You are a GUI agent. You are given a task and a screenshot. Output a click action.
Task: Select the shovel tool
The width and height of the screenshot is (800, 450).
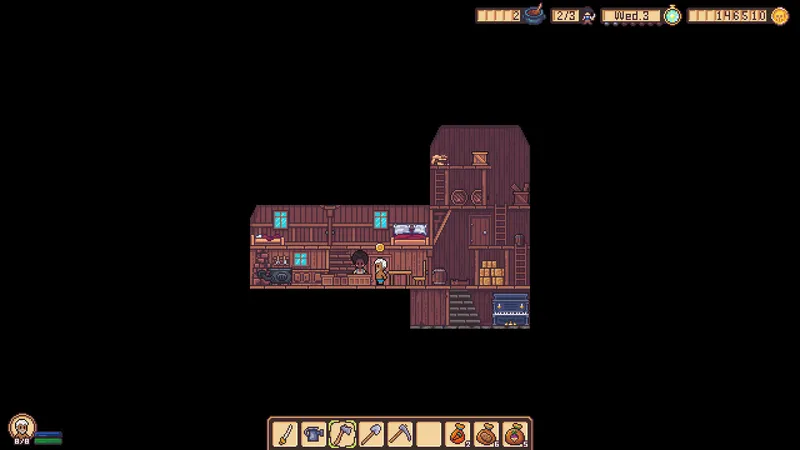point(371,434)
